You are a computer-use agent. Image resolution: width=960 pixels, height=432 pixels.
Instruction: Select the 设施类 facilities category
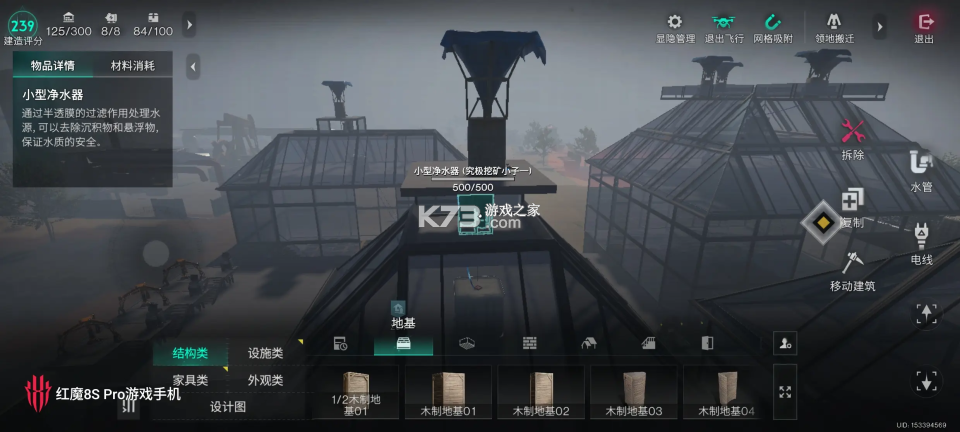coord(265,353)
